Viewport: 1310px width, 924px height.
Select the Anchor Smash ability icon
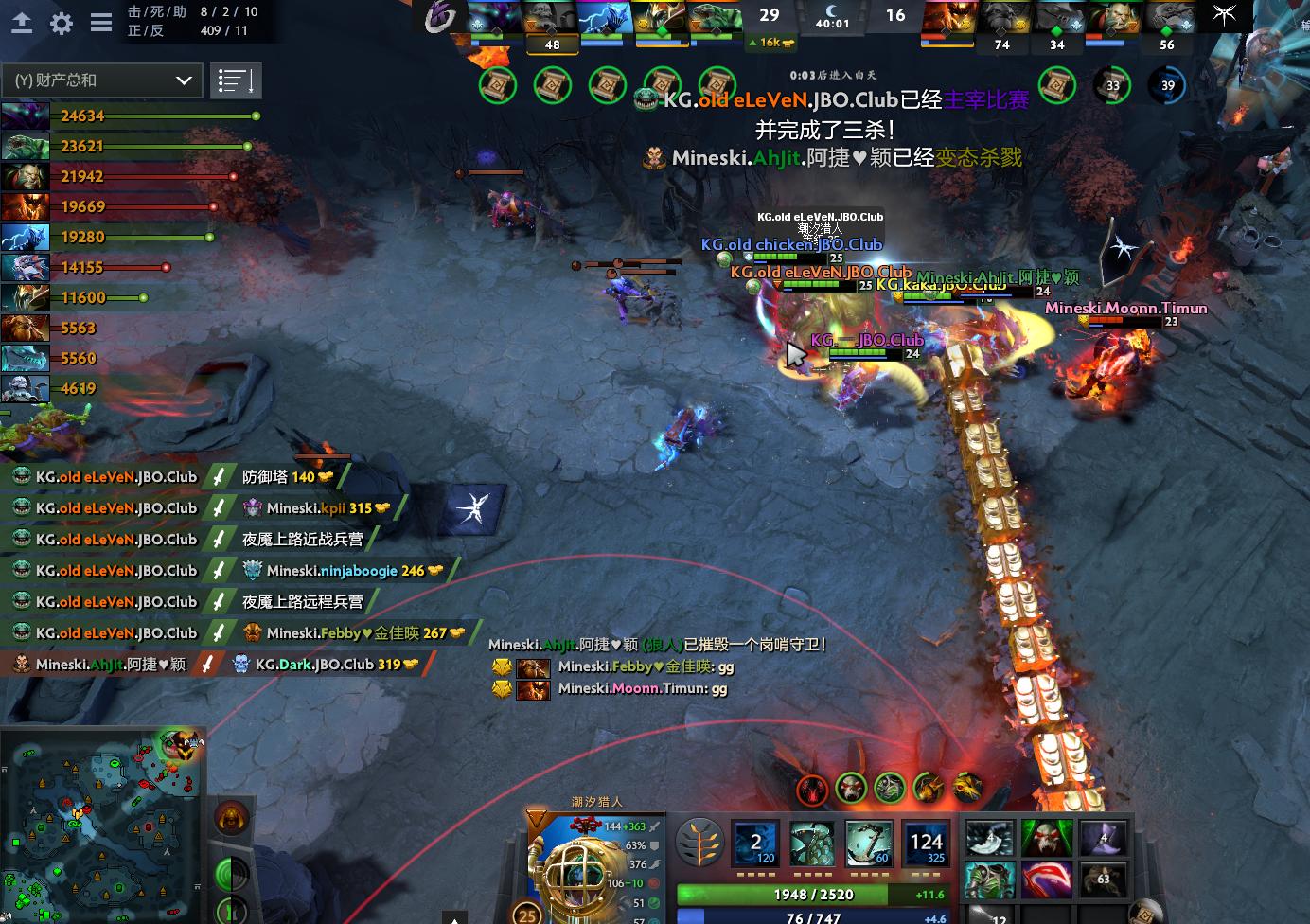(x=869, y=843)
